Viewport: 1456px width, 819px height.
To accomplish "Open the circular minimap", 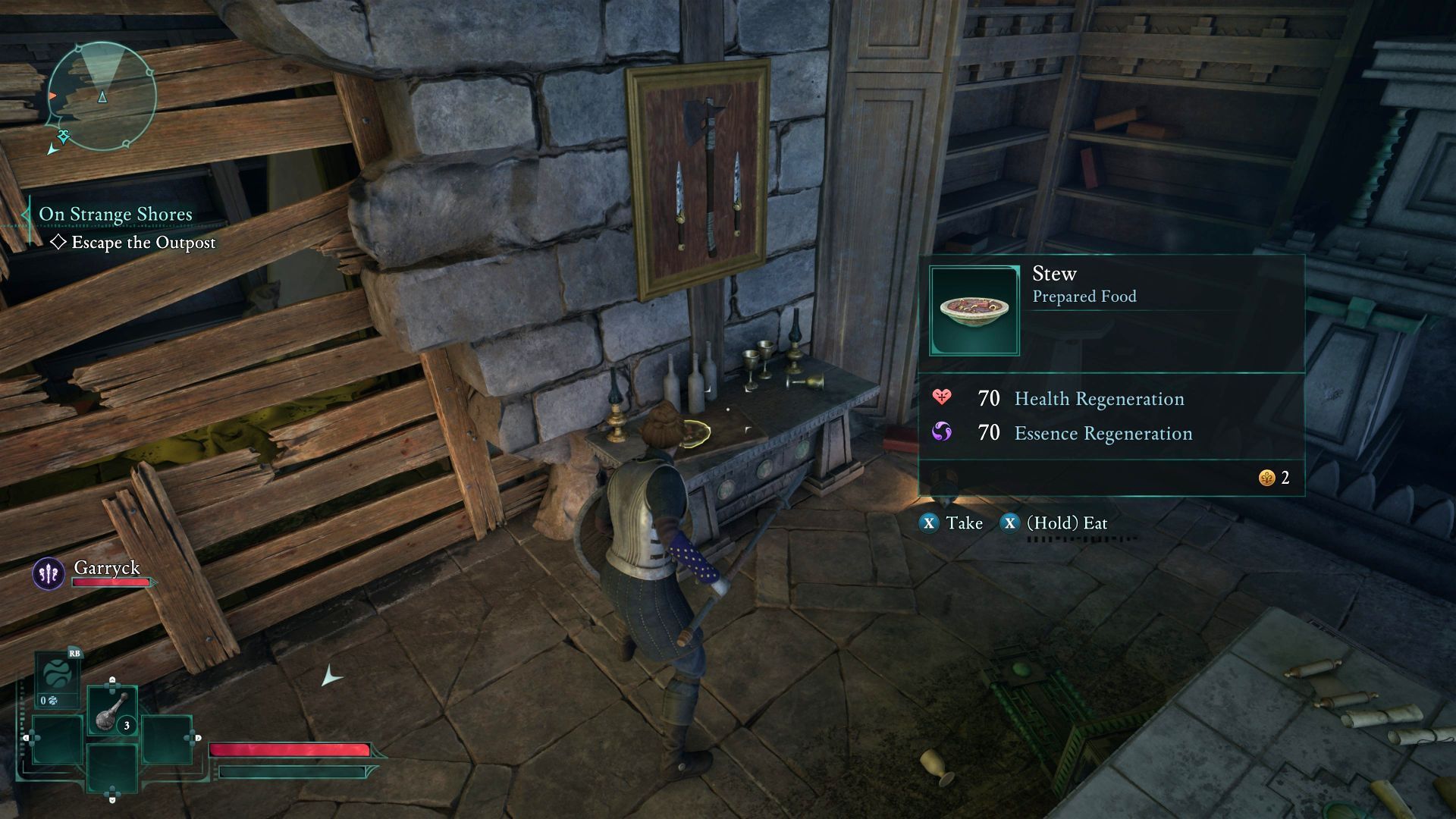I will (102, 96).
